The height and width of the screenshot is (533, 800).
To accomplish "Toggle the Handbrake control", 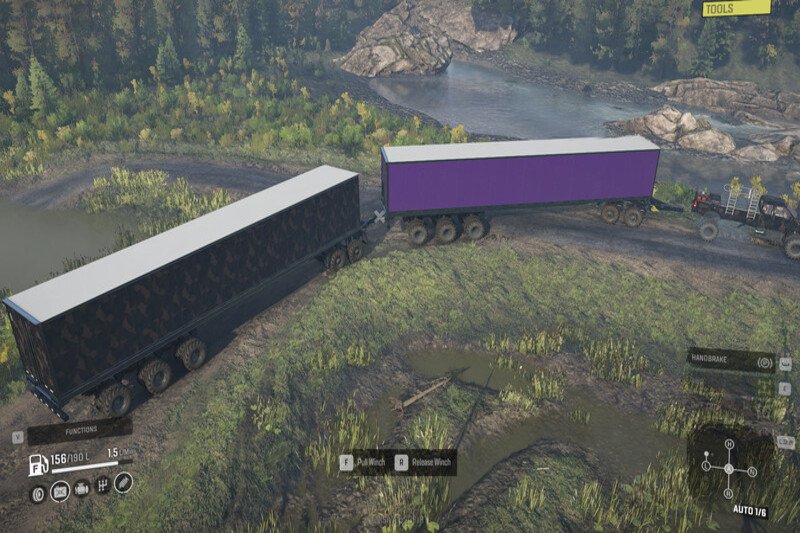I will click(730, 361).
